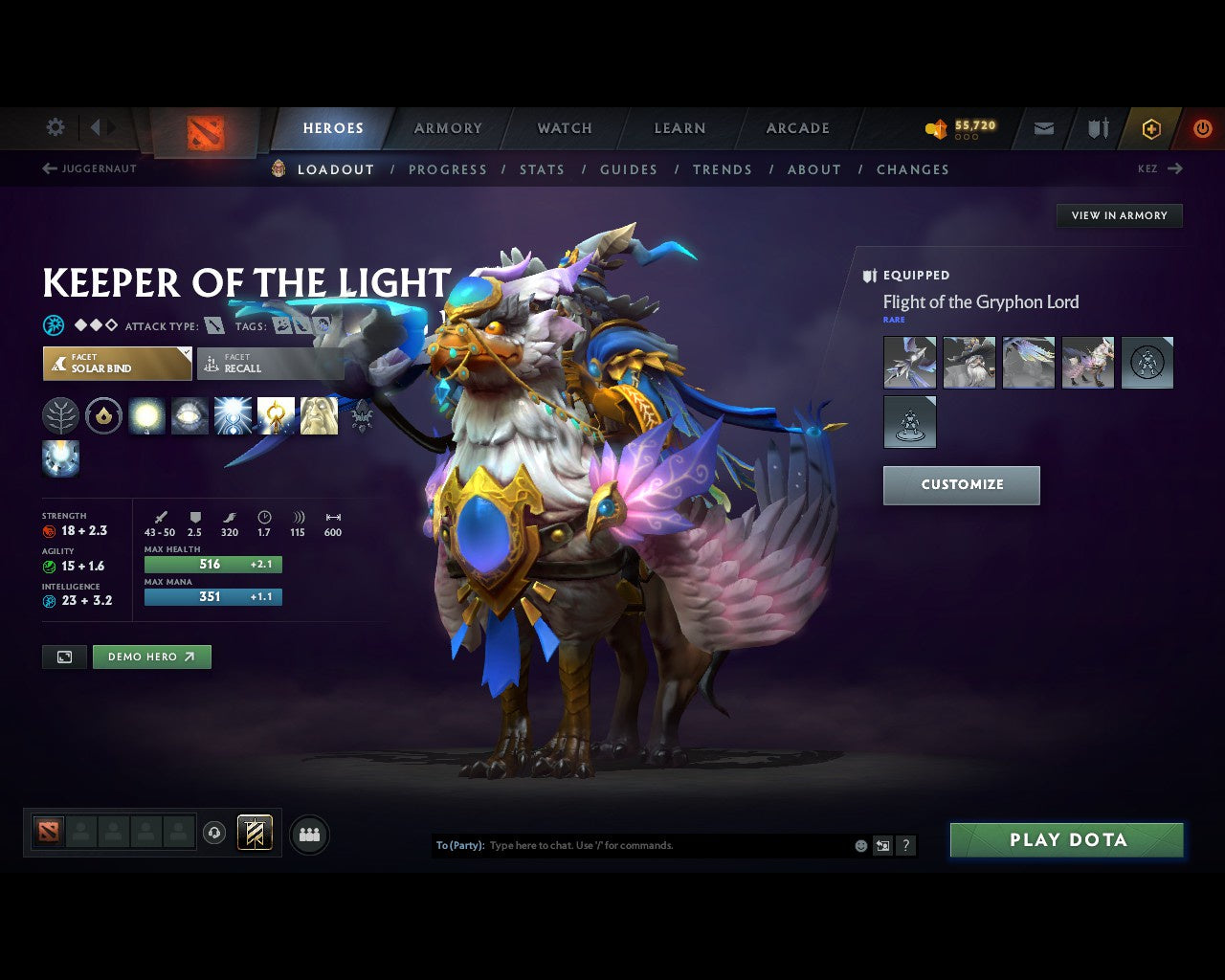The height and width of the screenshot is (980, 1225).
Task: Launch the Demo Hero mode
Action: (x=151, y=657)
